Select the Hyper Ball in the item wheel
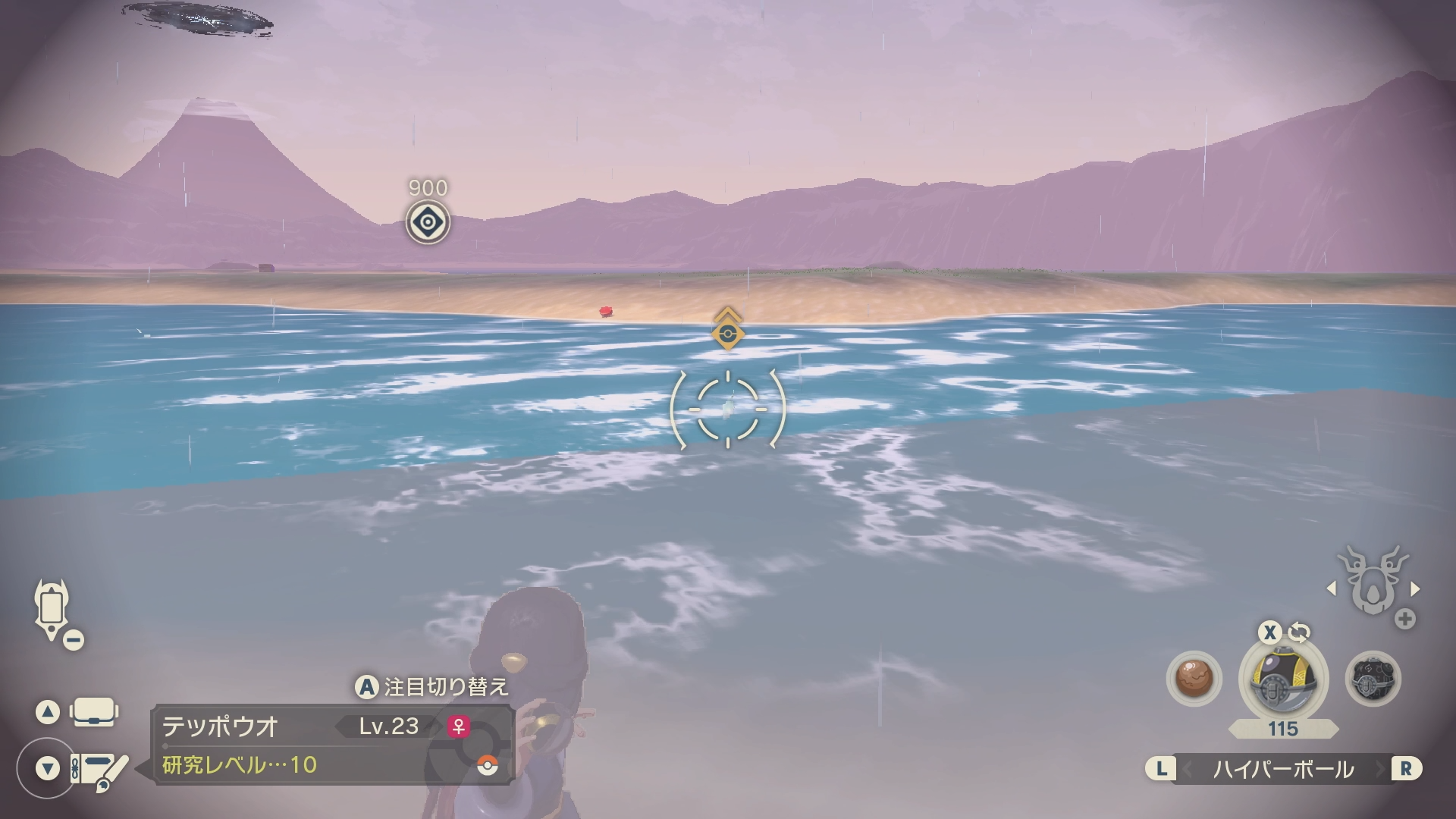Image resolution: width=1456 pixels, height=819 pixels. [x=1281, y=679]
